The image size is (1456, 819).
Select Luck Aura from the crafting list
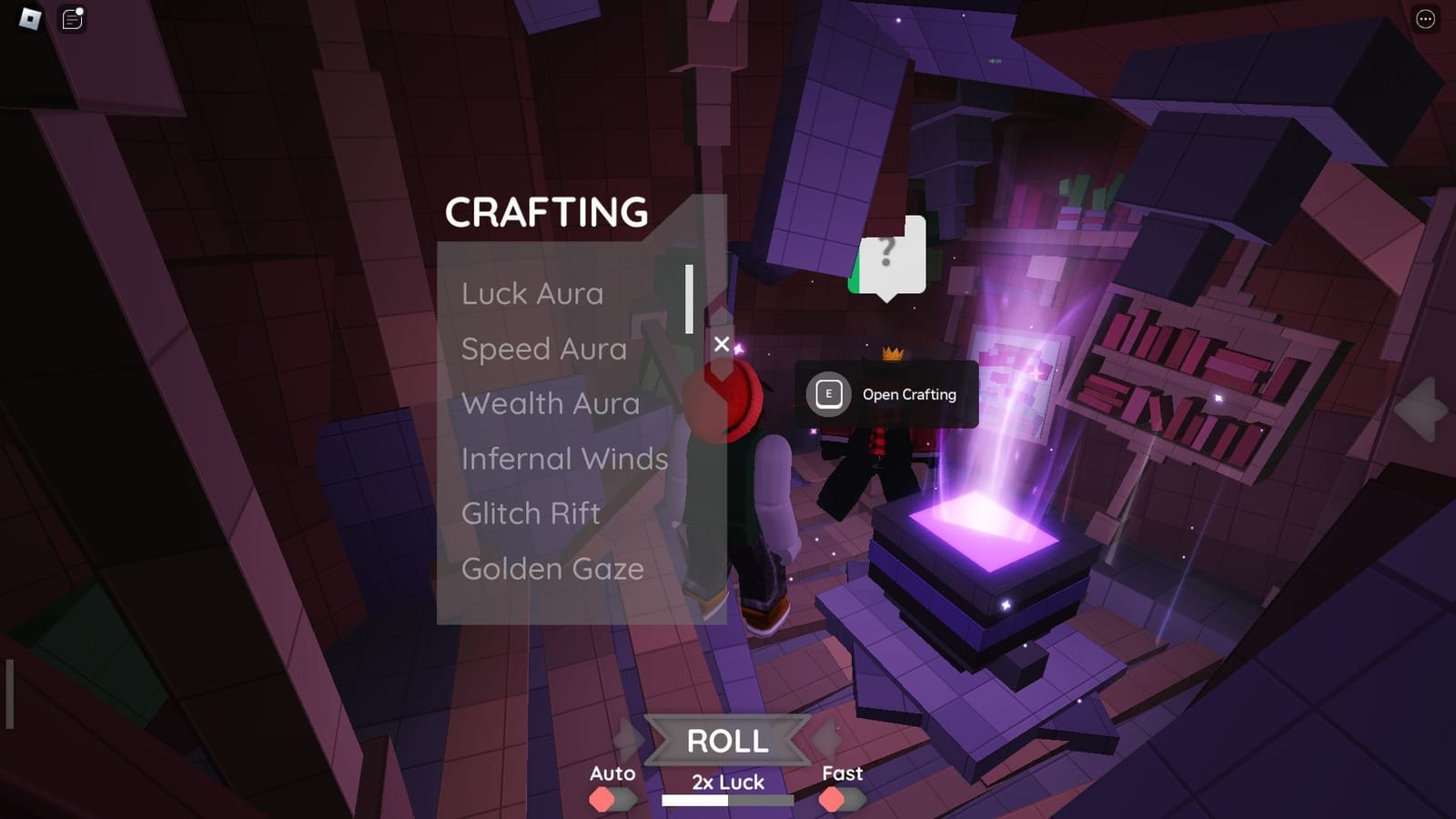532,293
